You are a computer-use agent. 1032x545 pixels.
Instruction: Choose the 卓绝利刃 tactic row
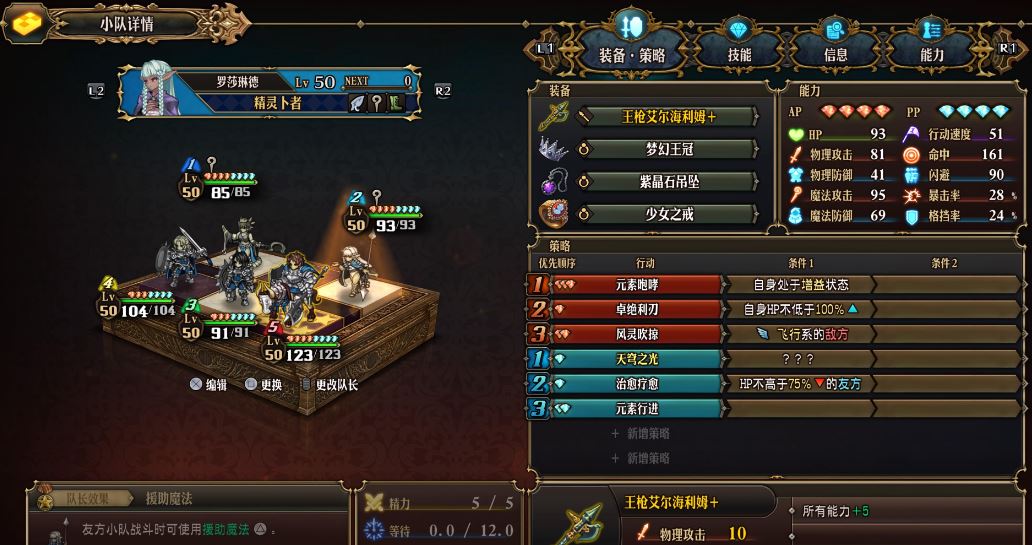pyautogui.click(x=635, y=309)
